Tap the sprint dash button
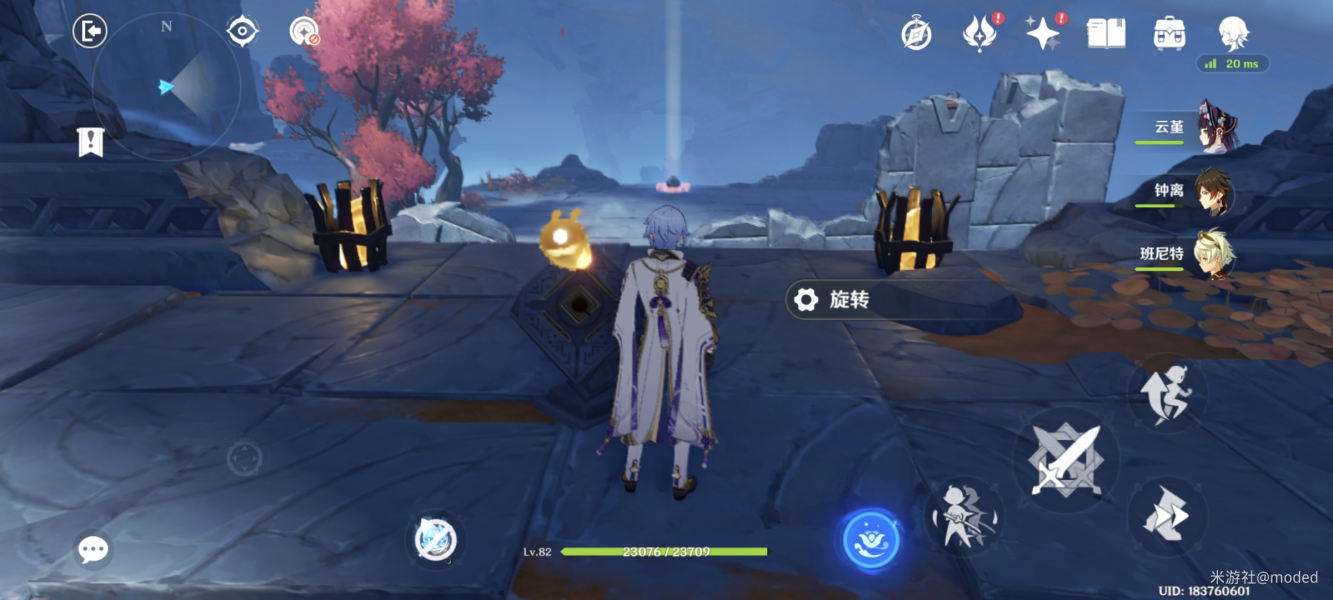1333x600 pixels. (1166, 516)
